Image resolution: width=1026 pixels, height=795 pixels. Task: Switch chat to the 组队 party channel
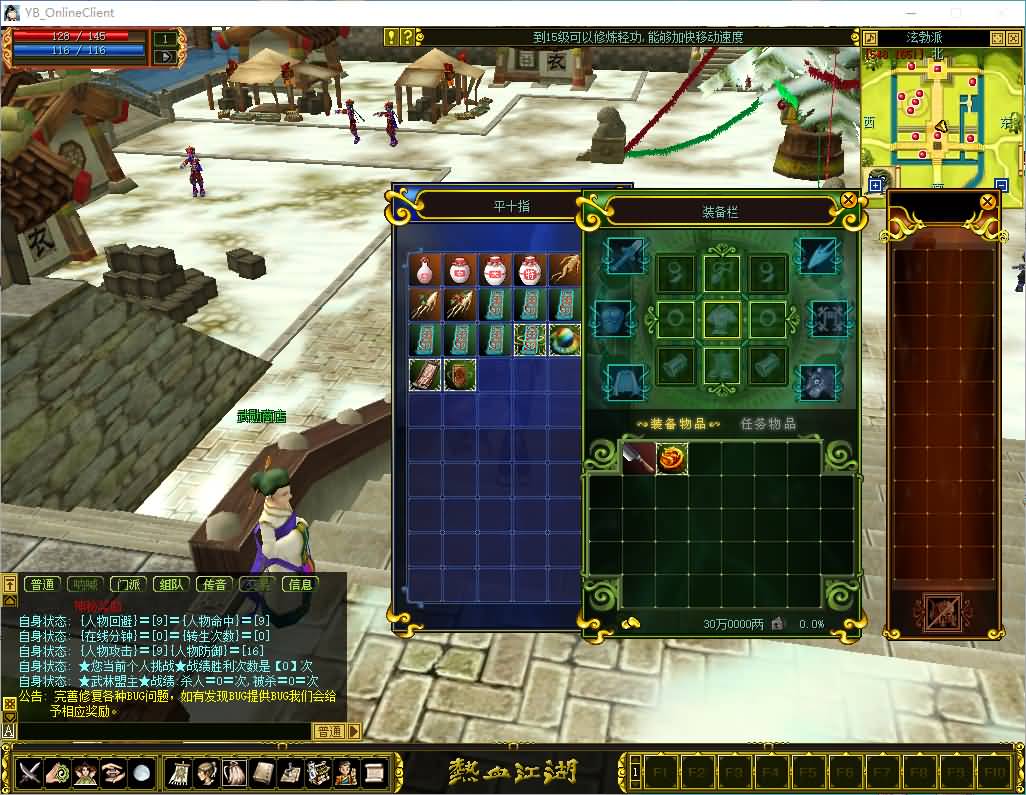tap(171, 585)
